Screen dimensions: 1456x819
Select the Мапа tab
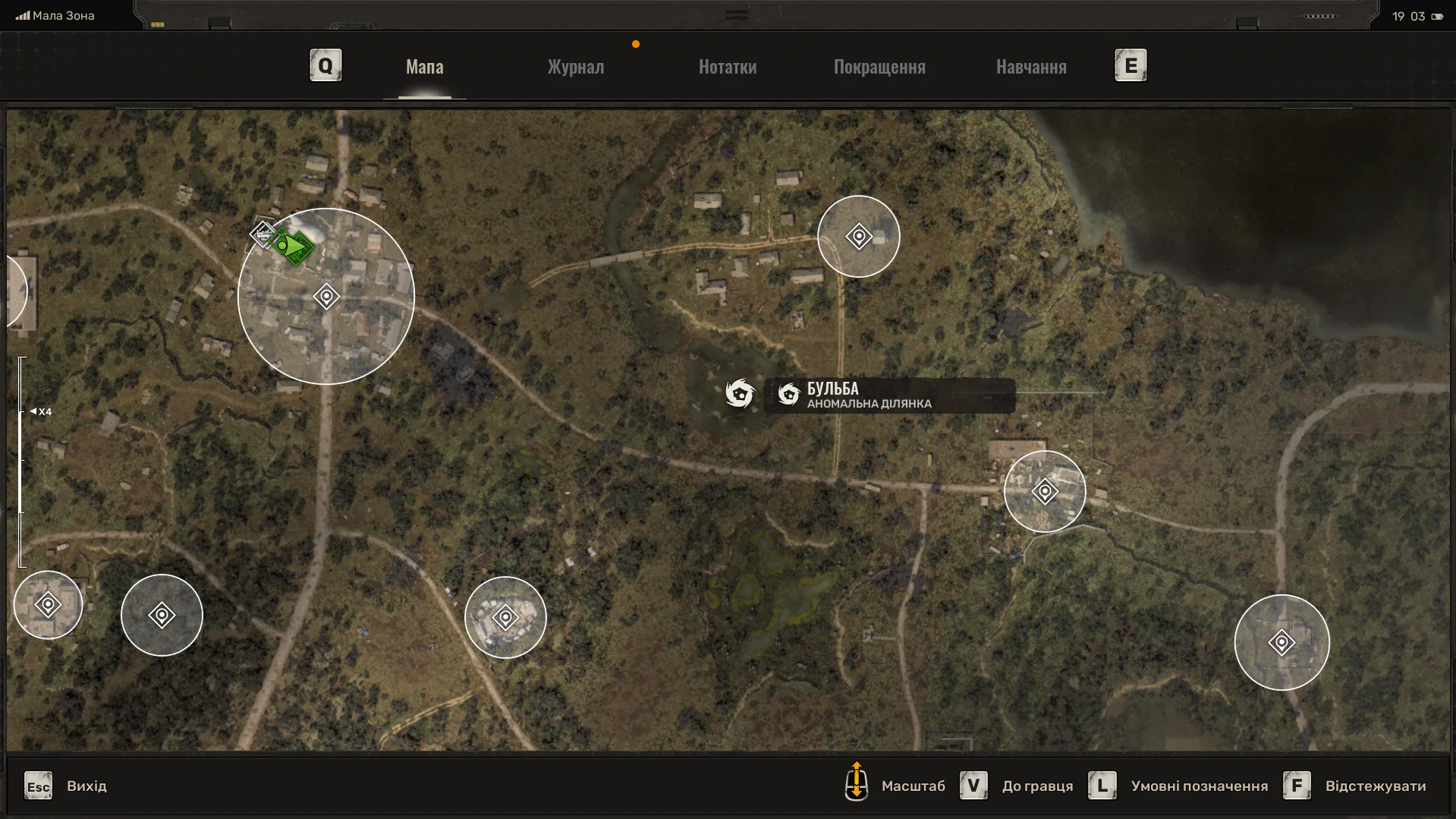tap(424, 67)
